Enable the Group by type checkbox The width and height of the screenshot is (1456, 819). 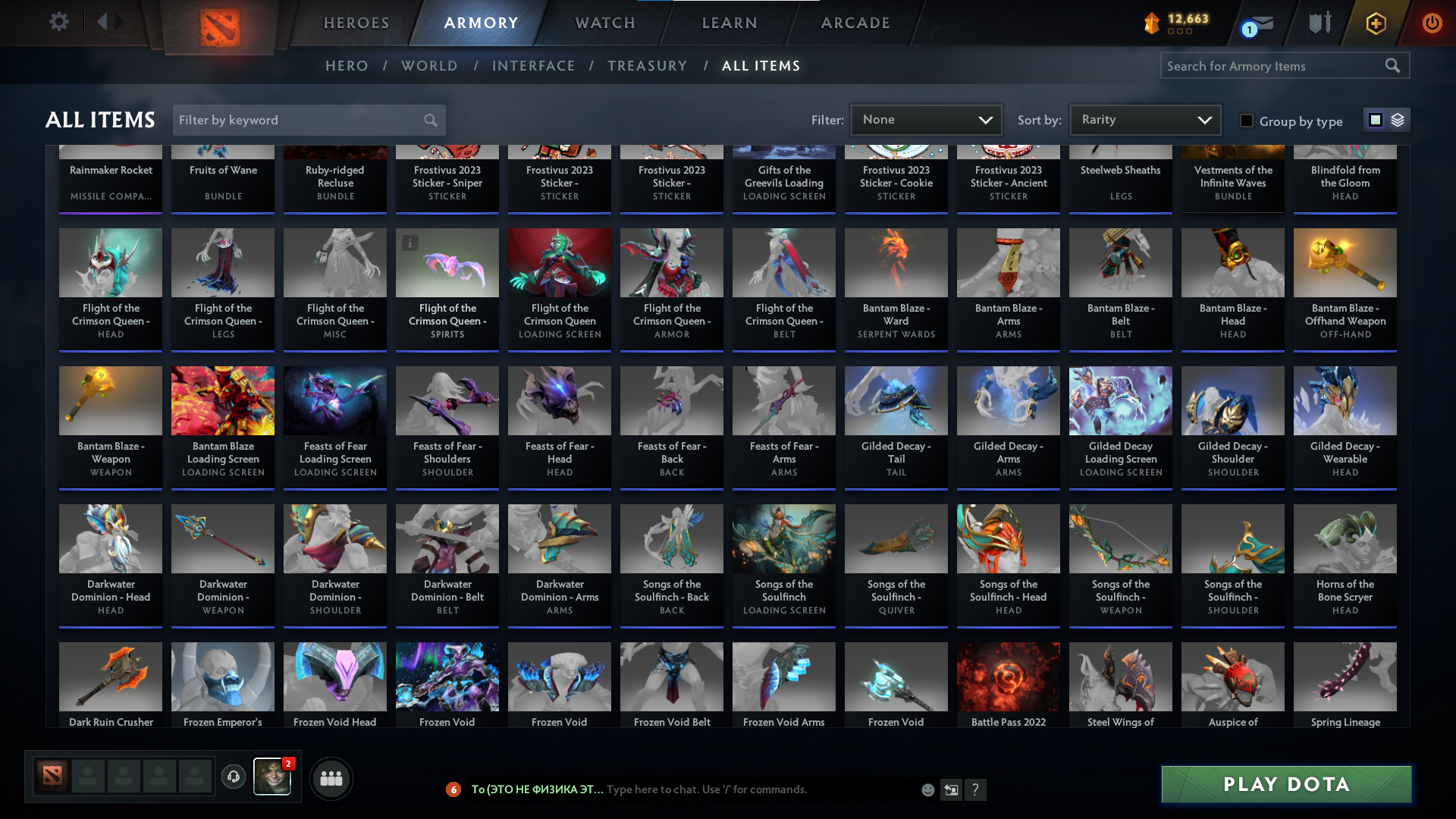(x=1246, y=120)
